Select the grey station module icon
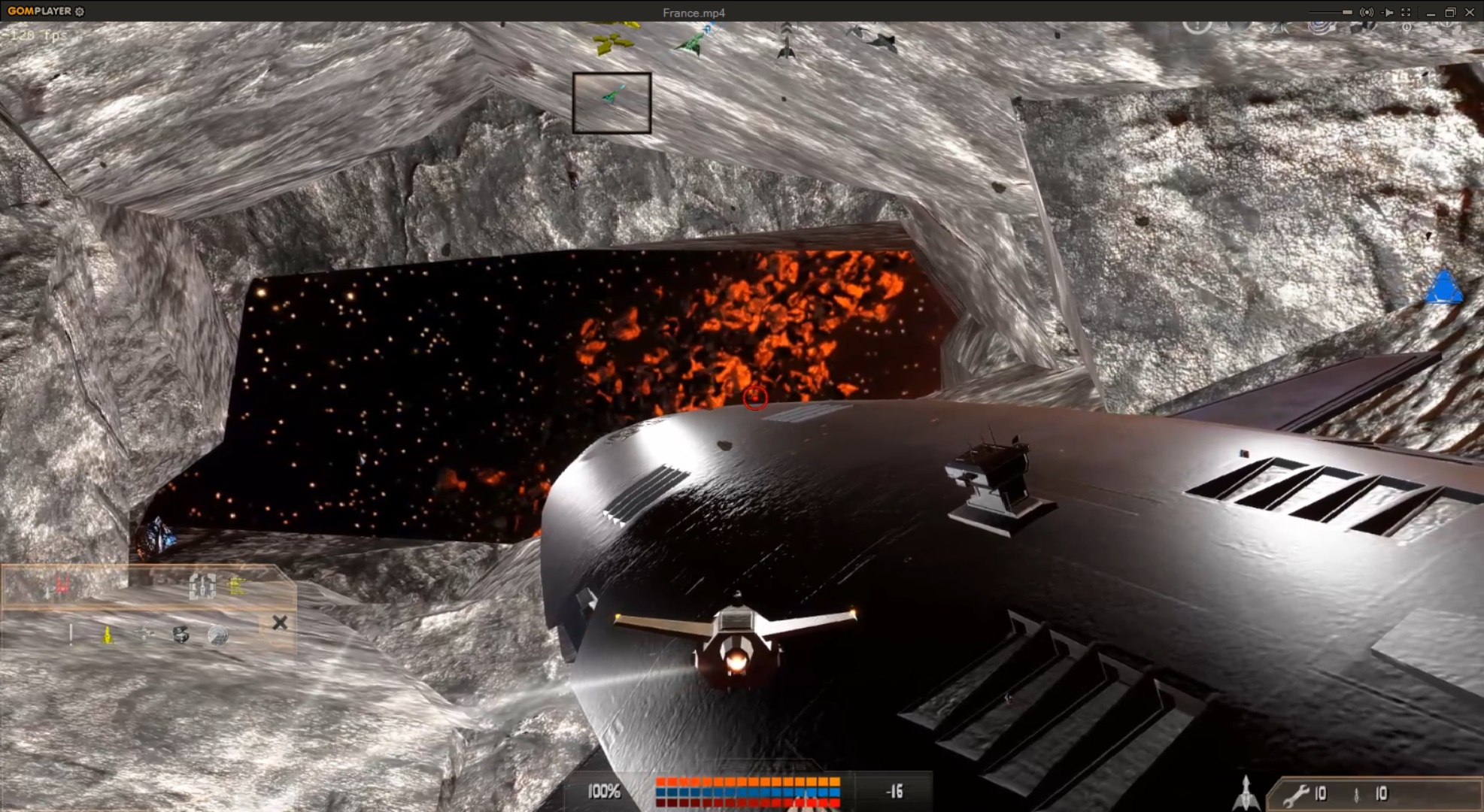This screenshot has height=812, width=1484. pyautogui.click(x=202, y=586)
